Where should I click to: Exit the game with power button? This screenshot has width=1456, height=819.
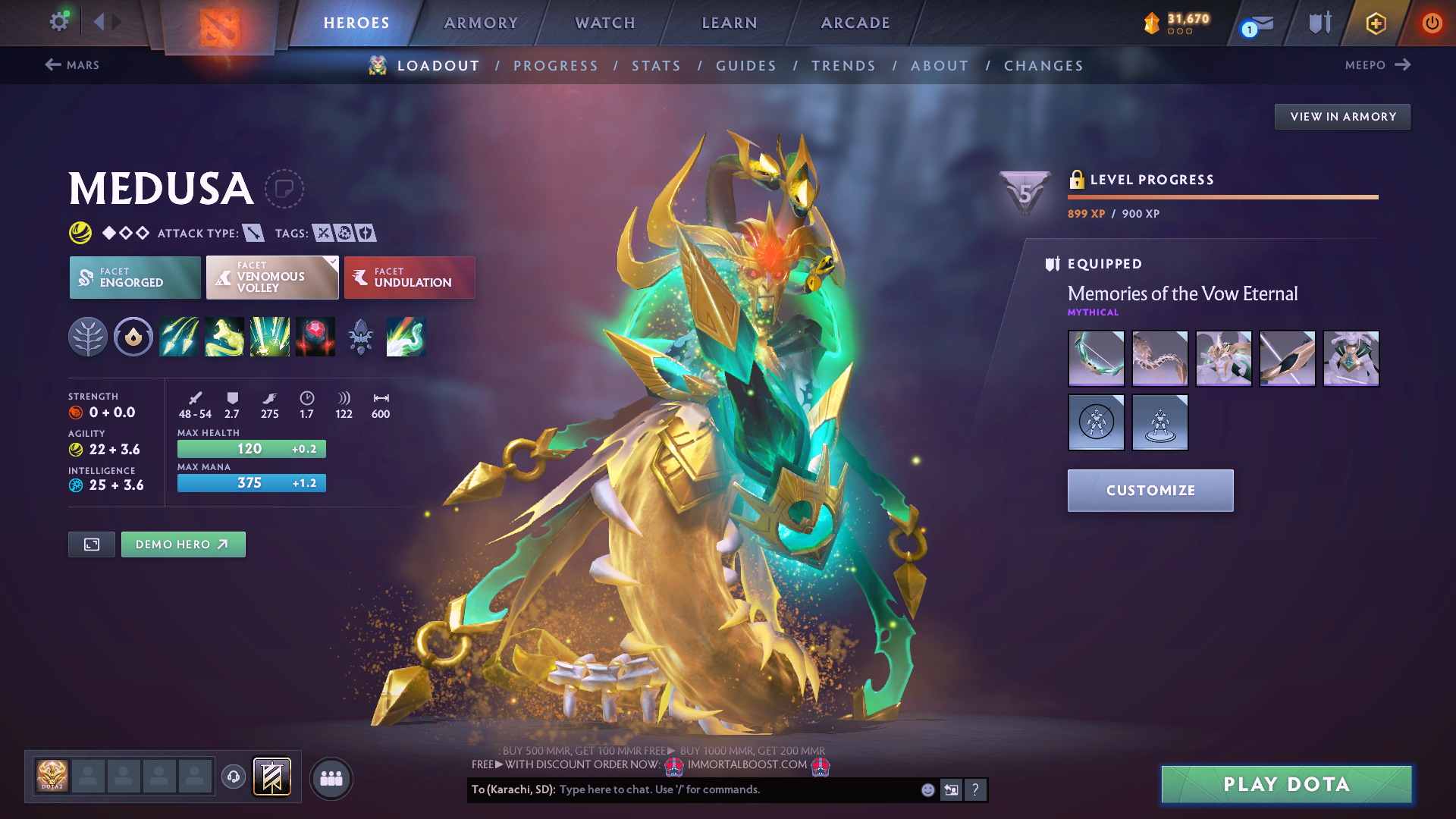[x=1432, y=23]
